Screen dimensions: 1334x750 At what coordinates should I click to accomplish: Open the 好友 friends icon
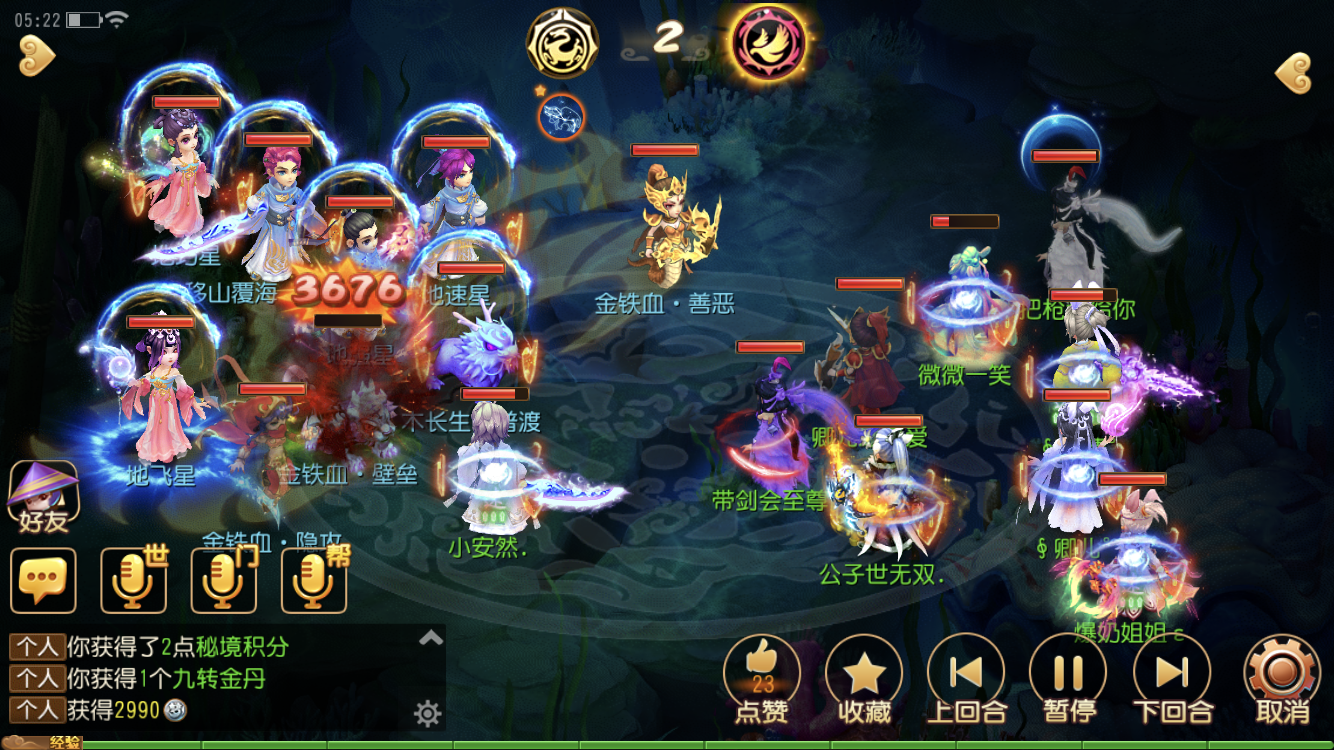tap(43, 497)
